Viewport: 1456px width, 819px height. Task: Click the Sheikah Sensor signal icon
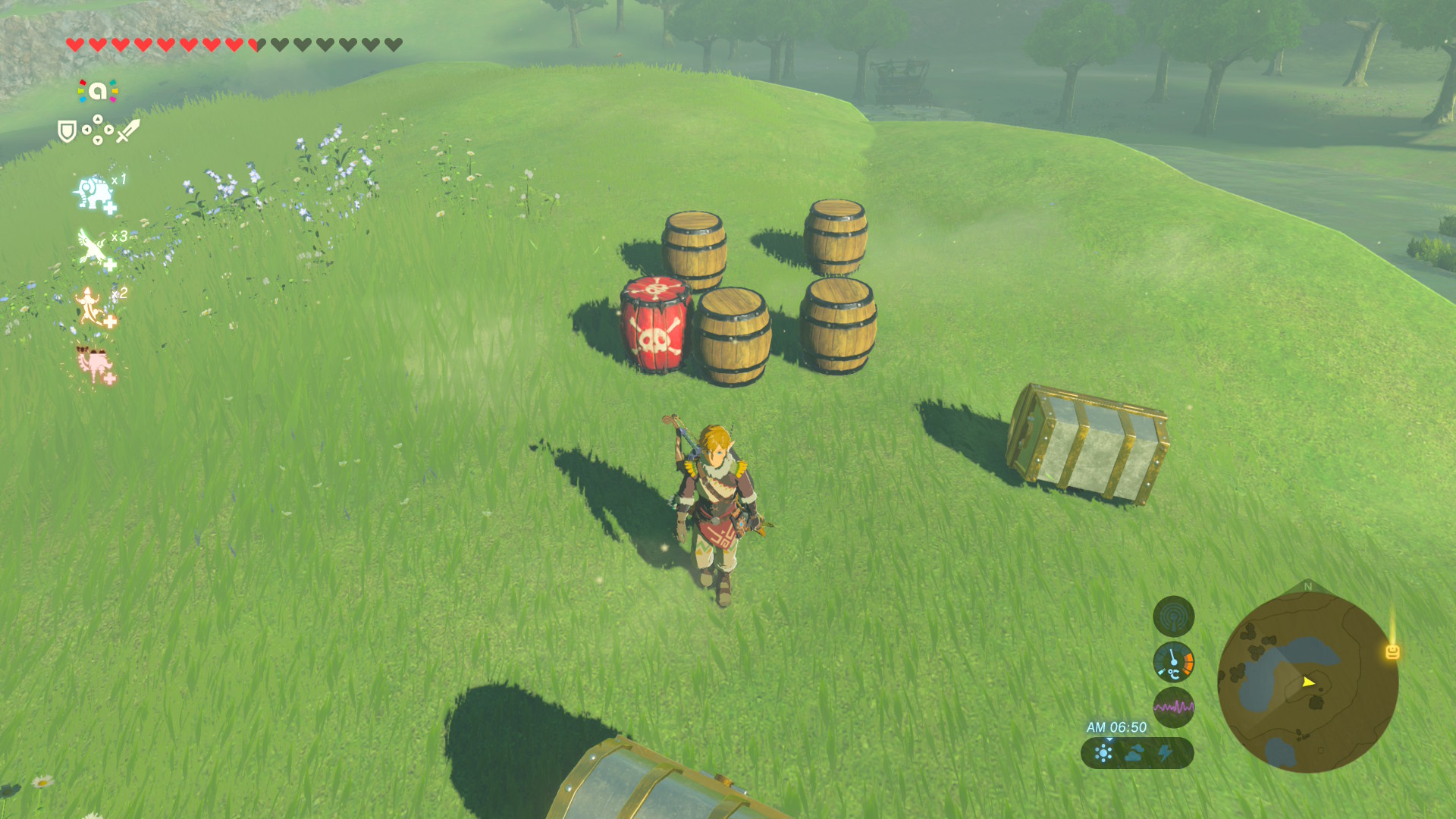point(1173,617)
